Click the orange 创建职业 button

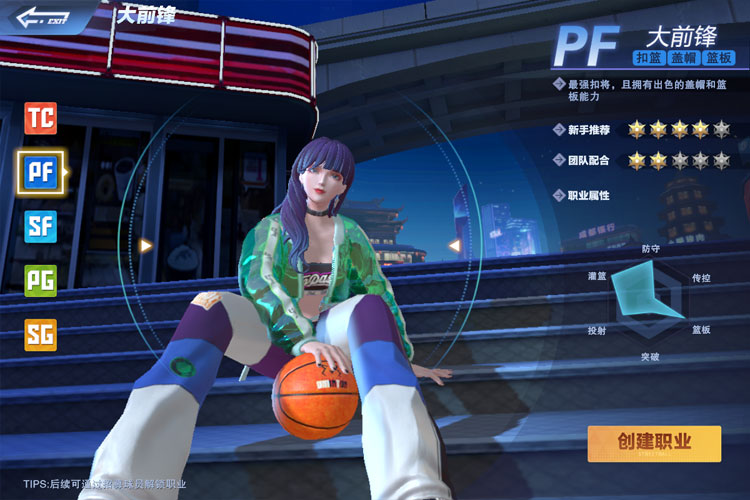pos(654,442)
